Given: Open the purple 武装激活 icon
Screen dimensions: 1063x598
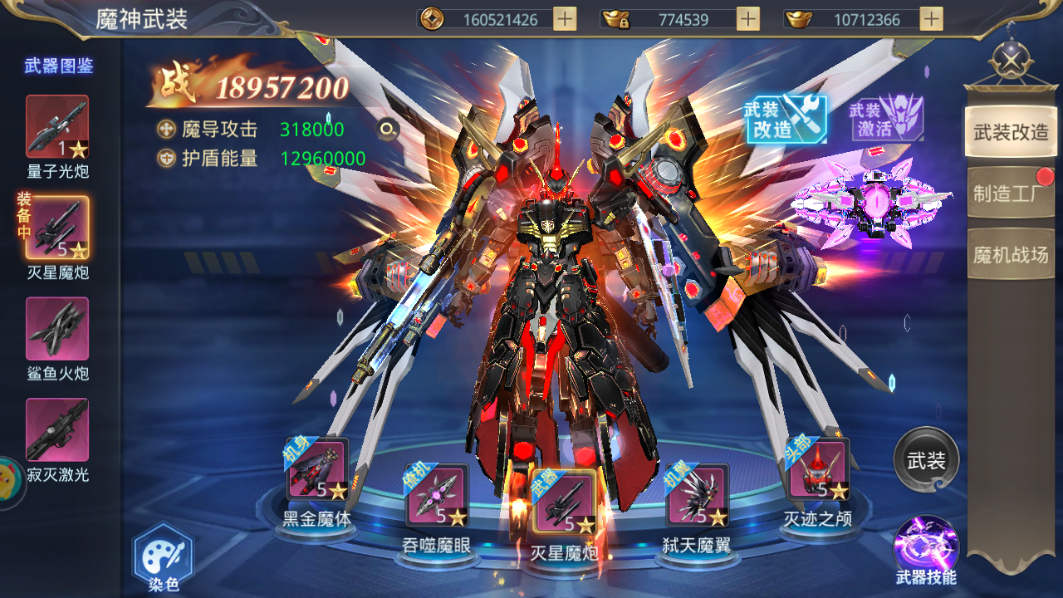Looking at the screenshot, I should (x=886, y=119).
